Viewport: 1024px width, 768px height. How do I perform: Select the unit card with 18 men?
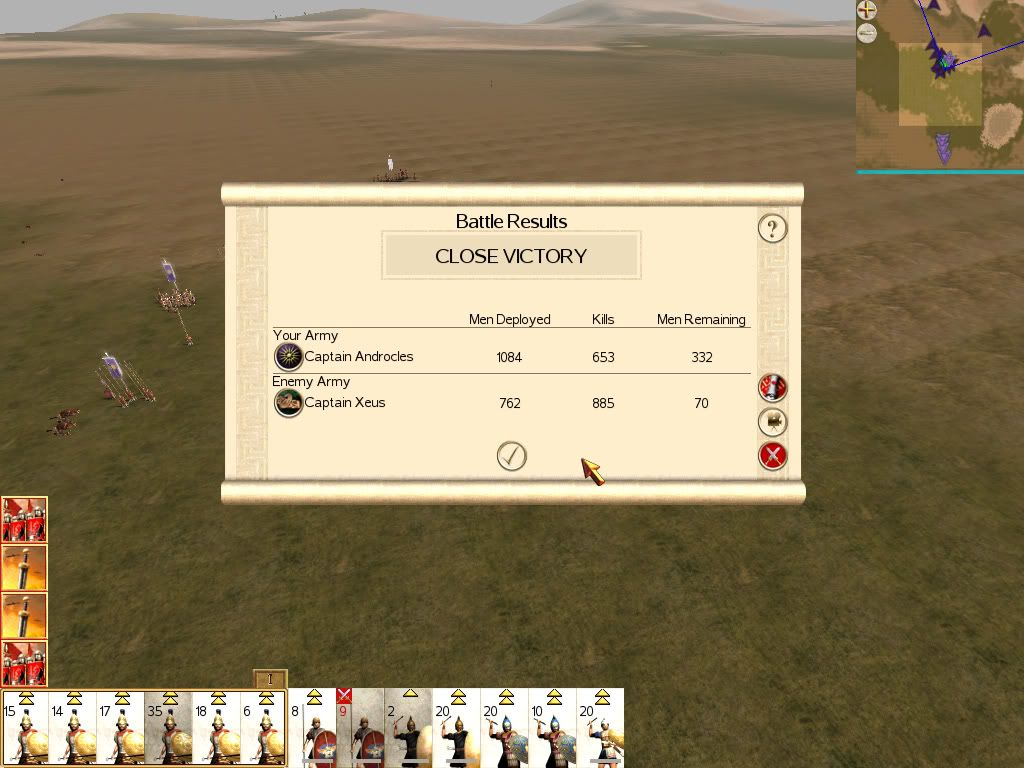[x=217, y=728]
